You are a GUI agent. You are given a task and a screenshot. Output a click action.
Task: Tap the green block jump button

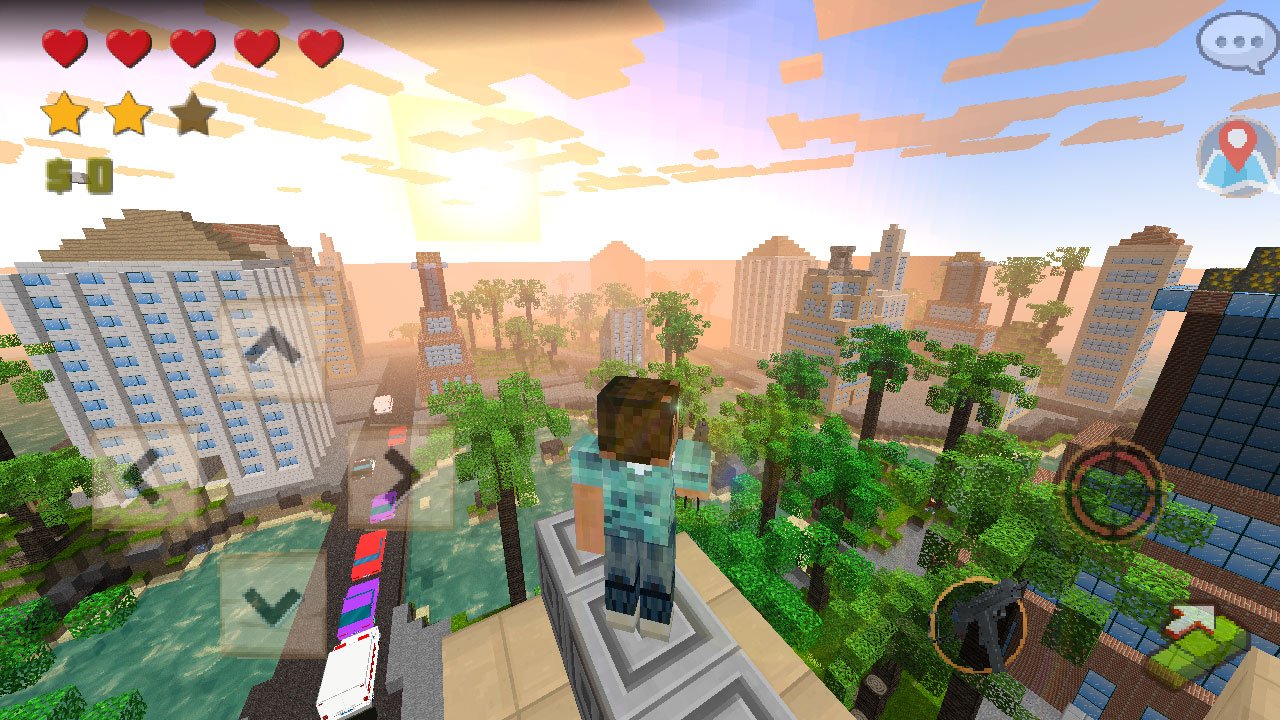[x=1195, y=645]
